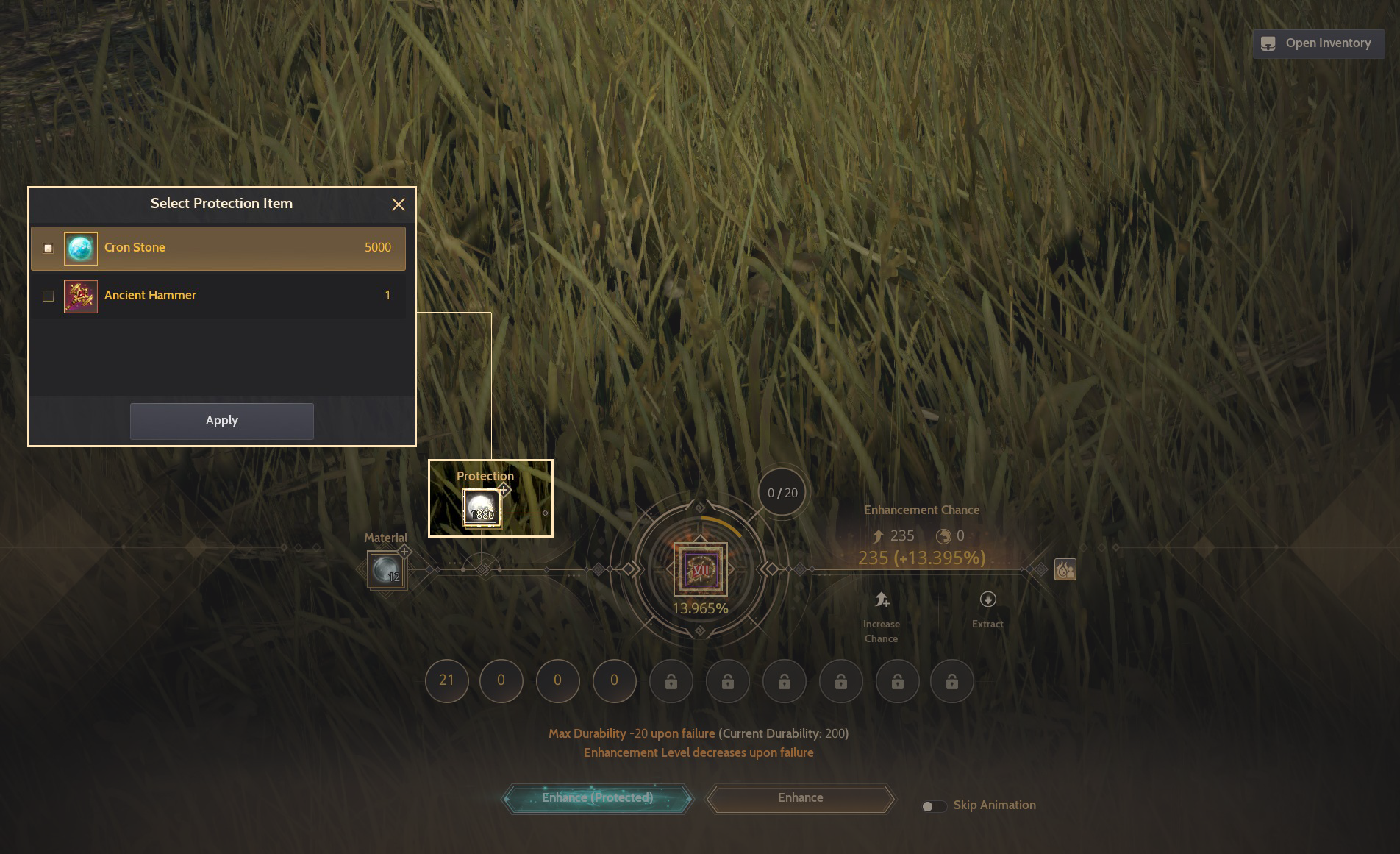Select the Protection slot holding 1880 stones
The image size is (1400, 854).
(x=482, y=508)
